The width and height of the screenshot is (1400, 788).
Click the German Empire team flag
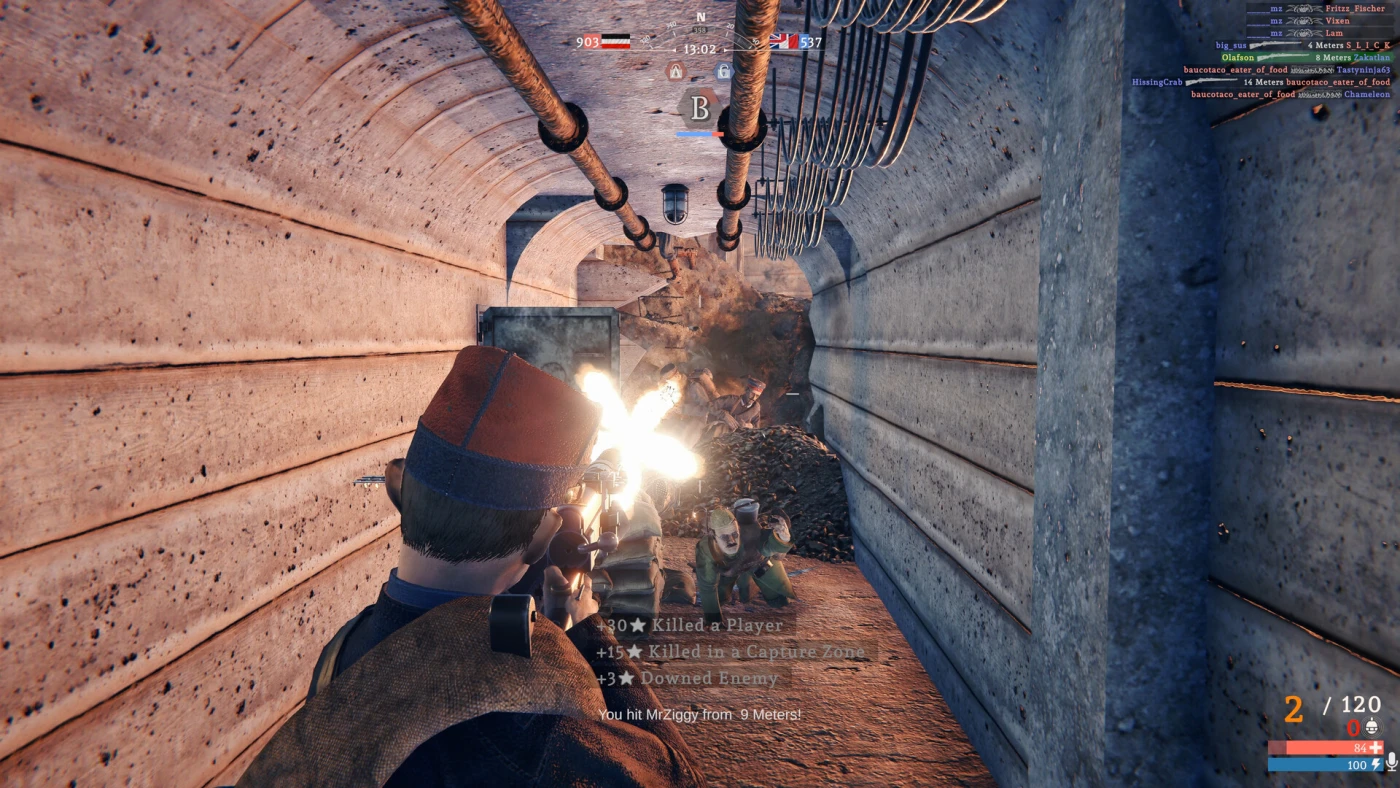pos(616,42)
